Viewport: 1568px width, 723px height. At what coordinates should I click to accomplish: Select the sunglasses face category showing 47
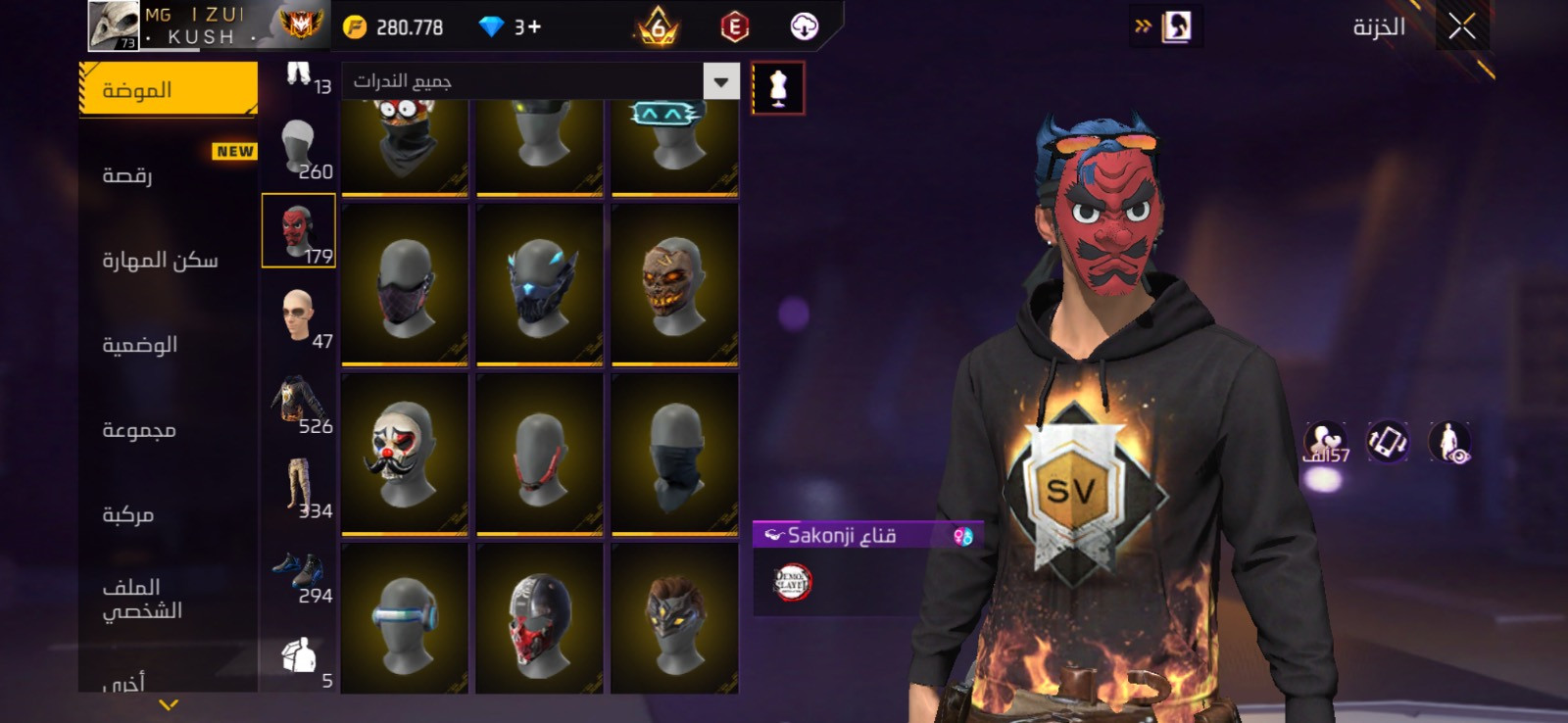point(299,316)
